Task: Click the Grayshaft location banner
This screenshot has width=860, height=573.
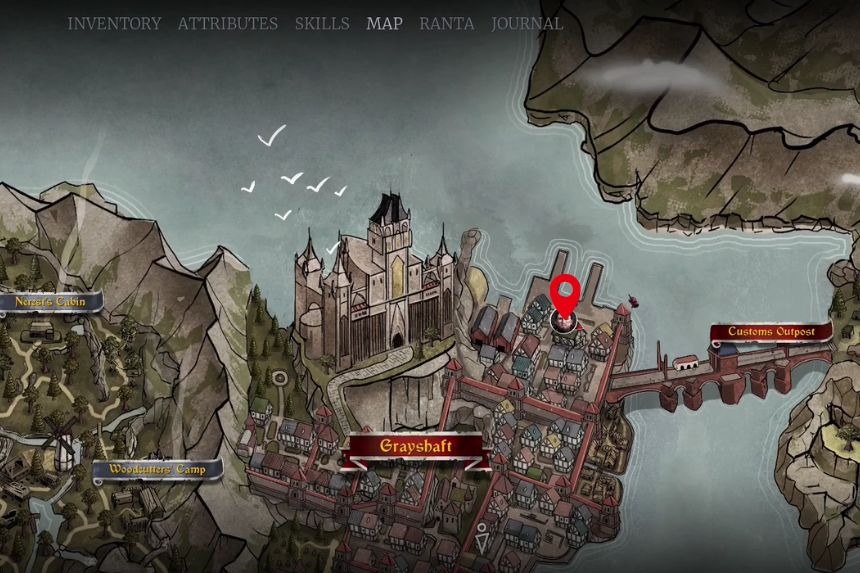Action: (416, 447)
